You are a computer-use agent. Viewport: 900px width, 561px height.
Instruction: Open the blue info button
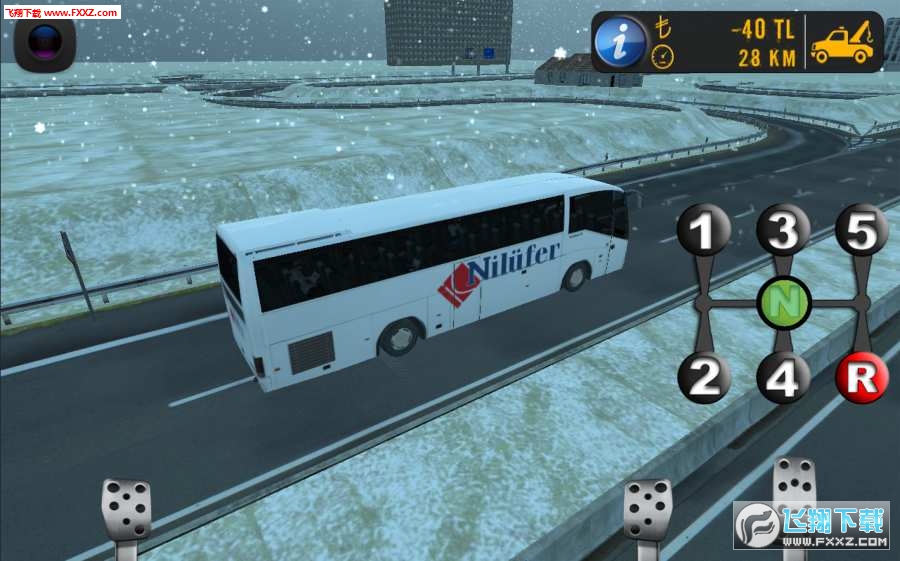click(619, 42)
